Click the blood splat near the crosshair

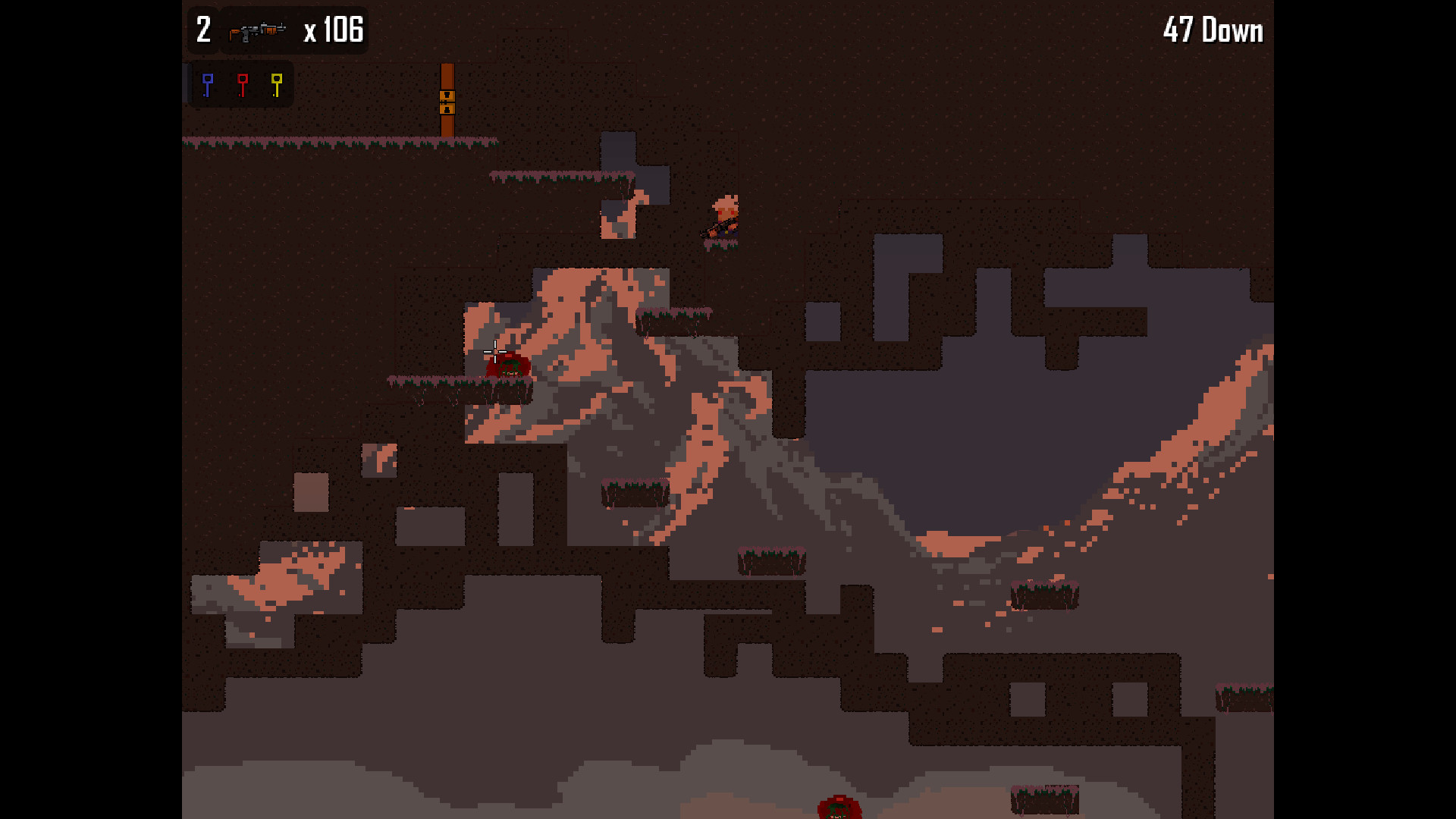coord(507,366)
